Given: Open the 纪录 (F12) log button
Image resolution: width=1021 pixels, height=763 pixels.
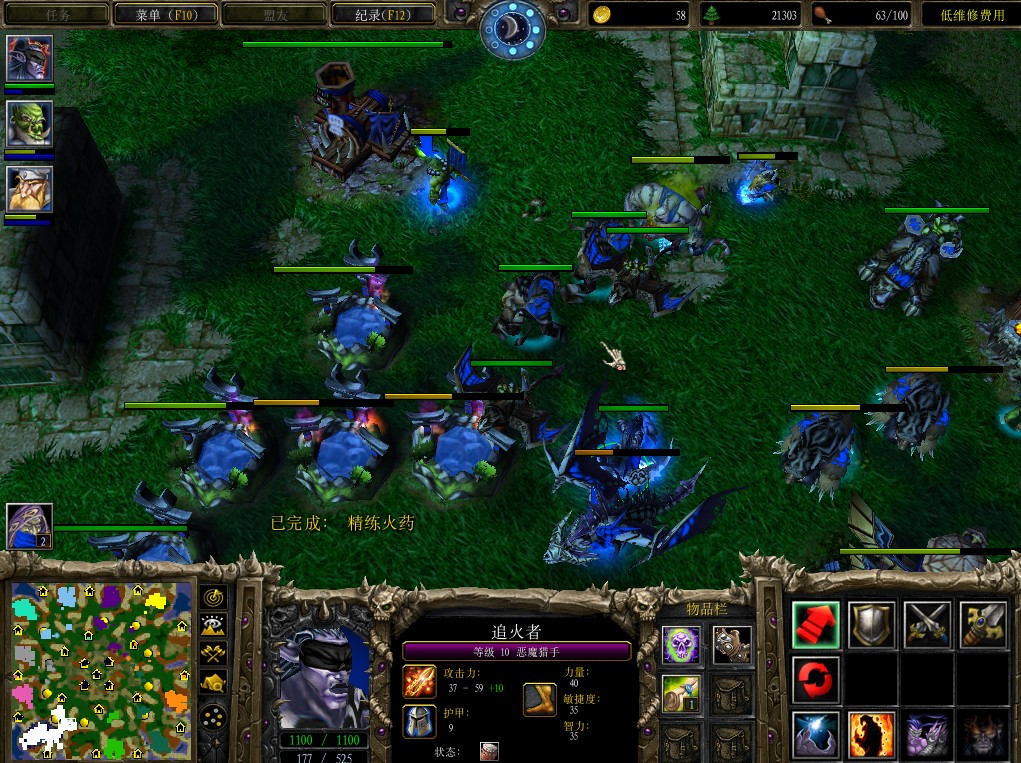Looking at the screenshot, I should [381, 14].
